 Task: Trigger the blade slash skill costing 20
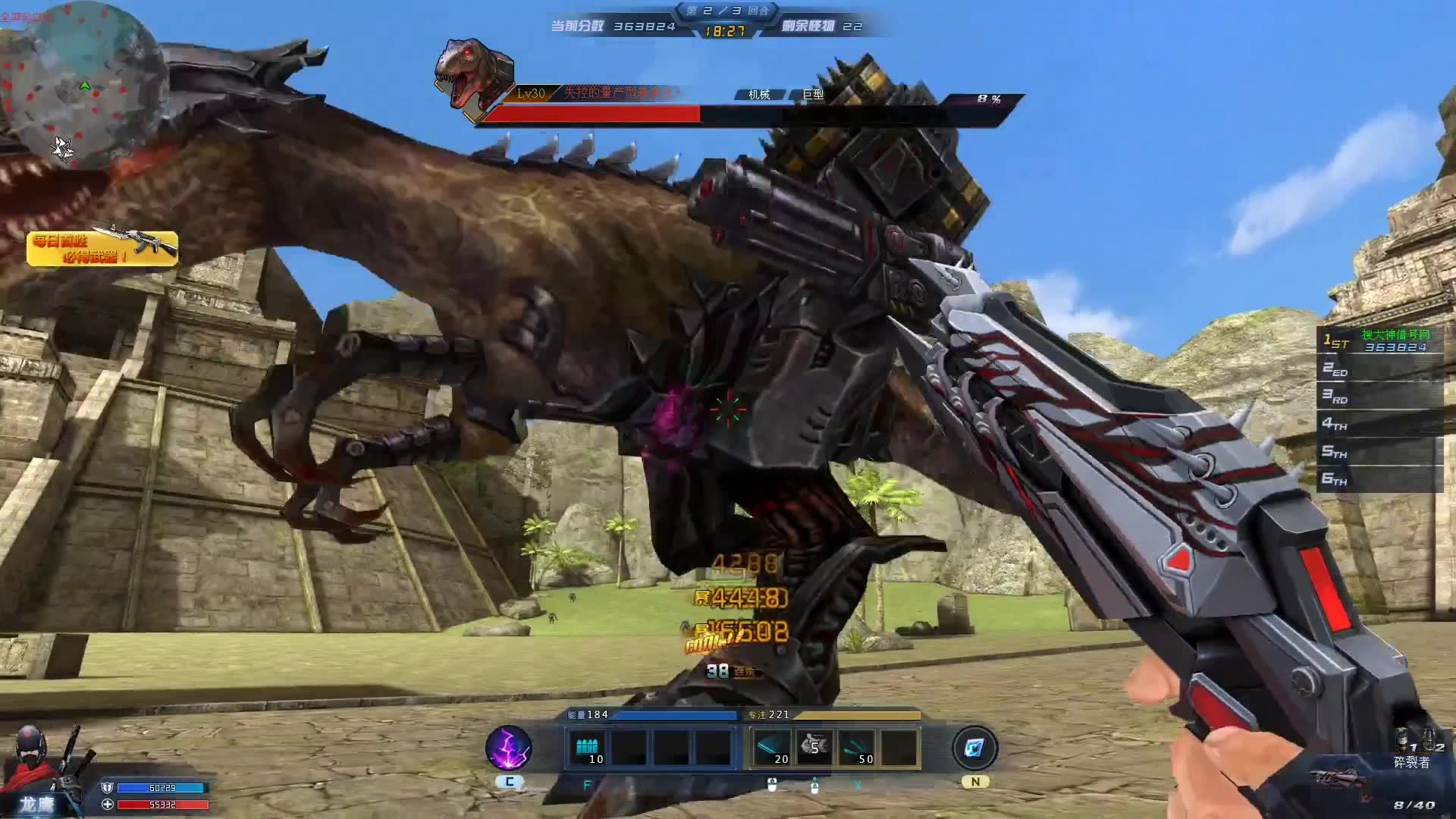[x=772, y=748]
